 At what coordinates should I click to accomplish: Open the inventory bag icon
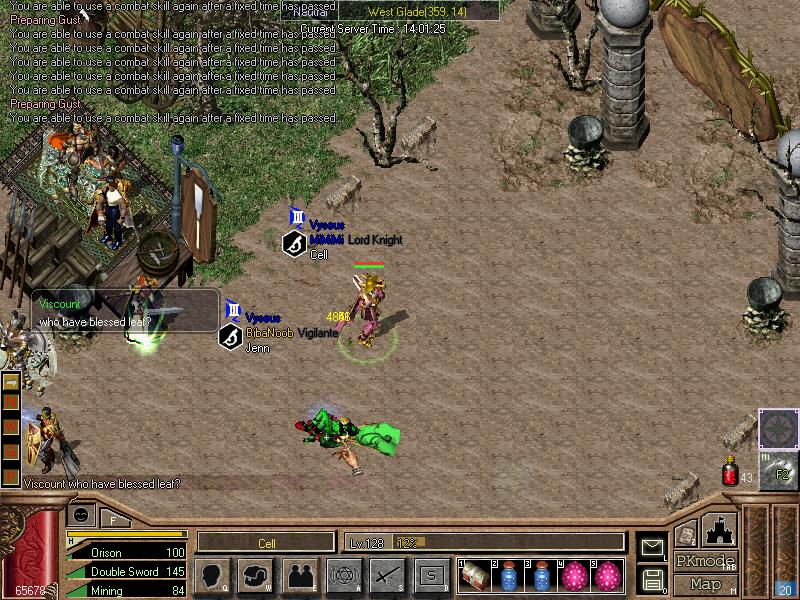[x=256, y=575]
